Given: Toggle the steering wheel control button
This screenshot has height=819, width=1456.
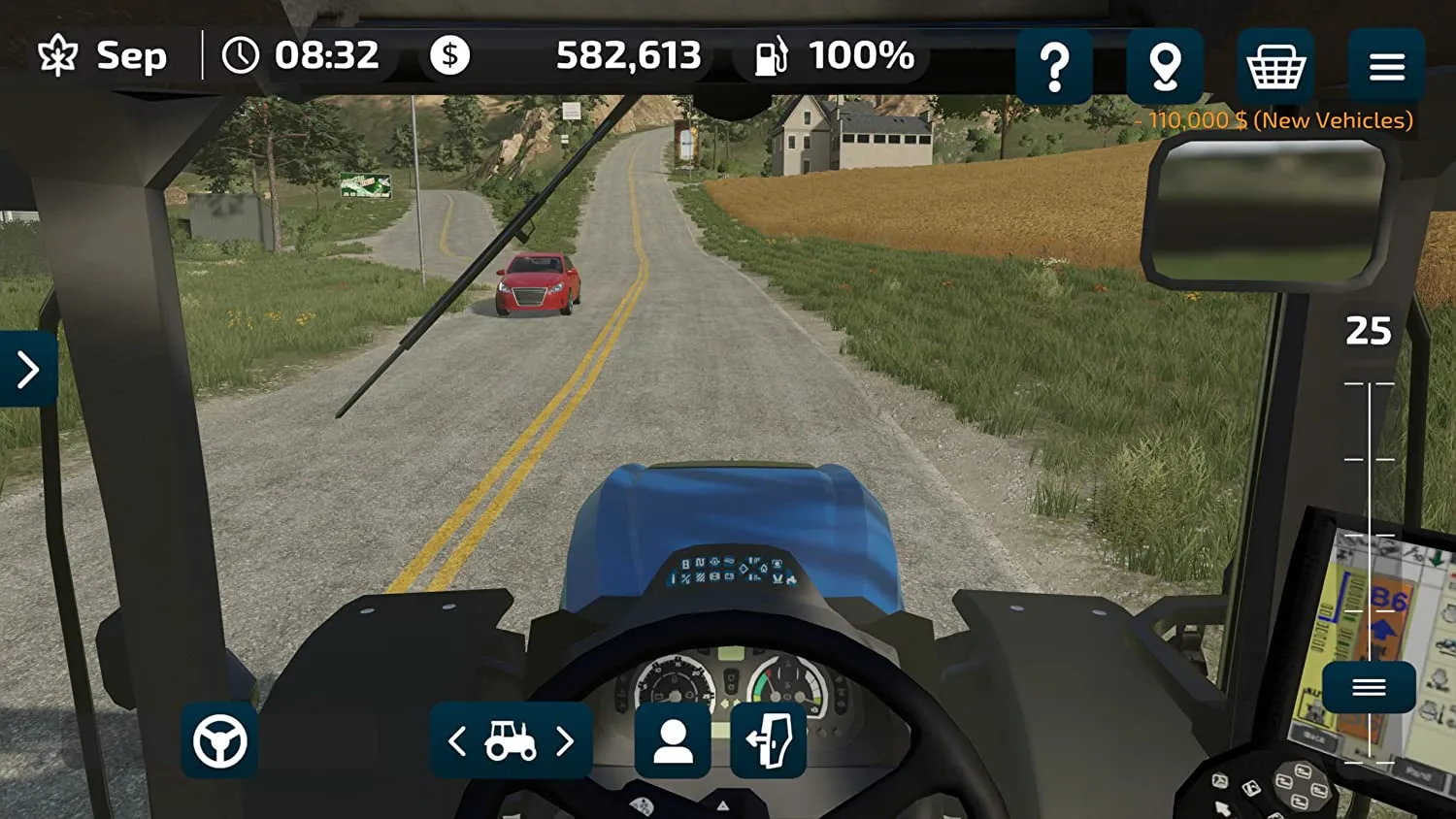Looking at the screenshot, I should pyautogui.click(x=219, y=741).
